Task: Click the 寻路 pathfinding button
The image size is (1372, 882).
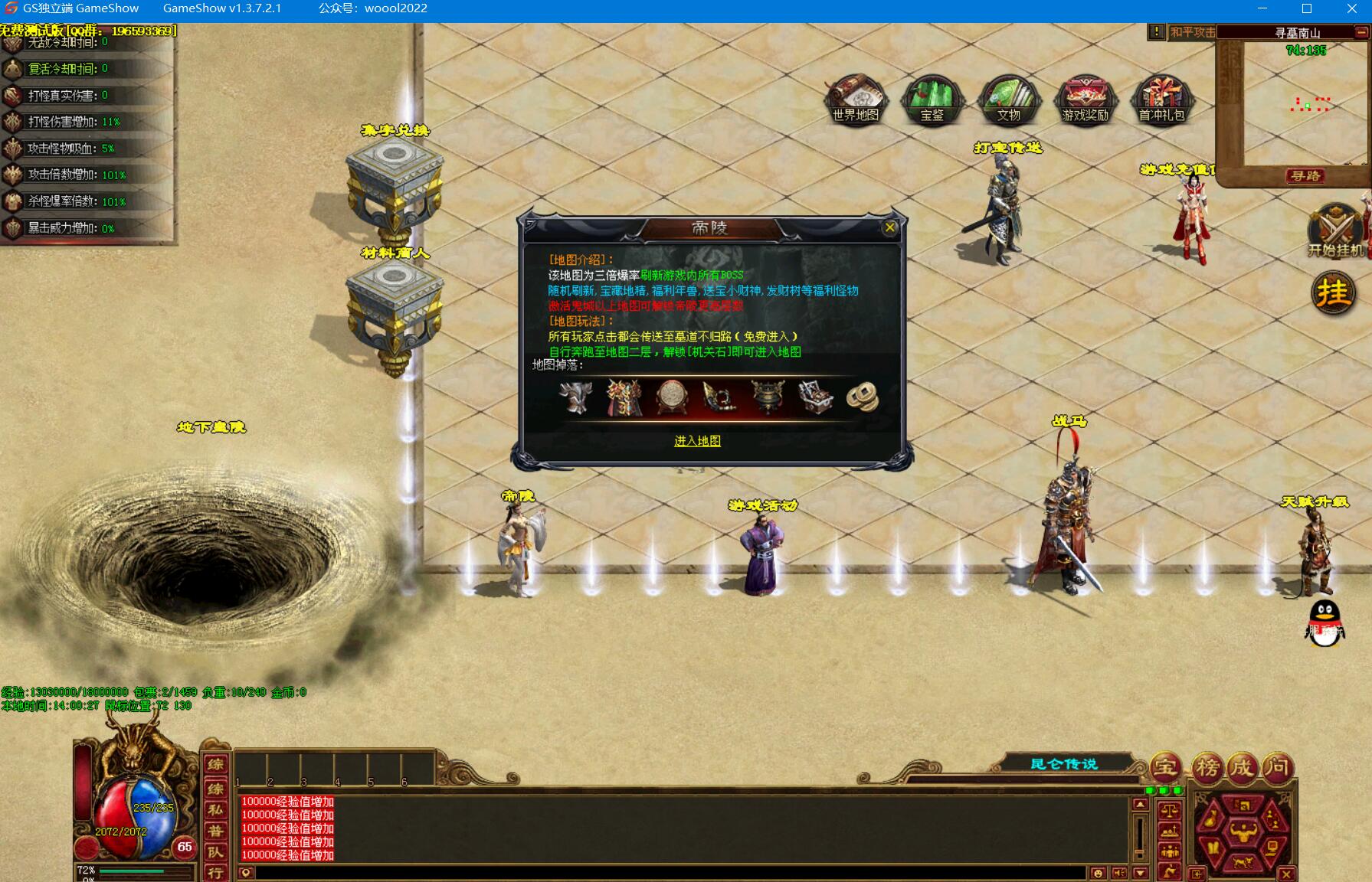Action: pyautogui.click(x=1305, y=176)
